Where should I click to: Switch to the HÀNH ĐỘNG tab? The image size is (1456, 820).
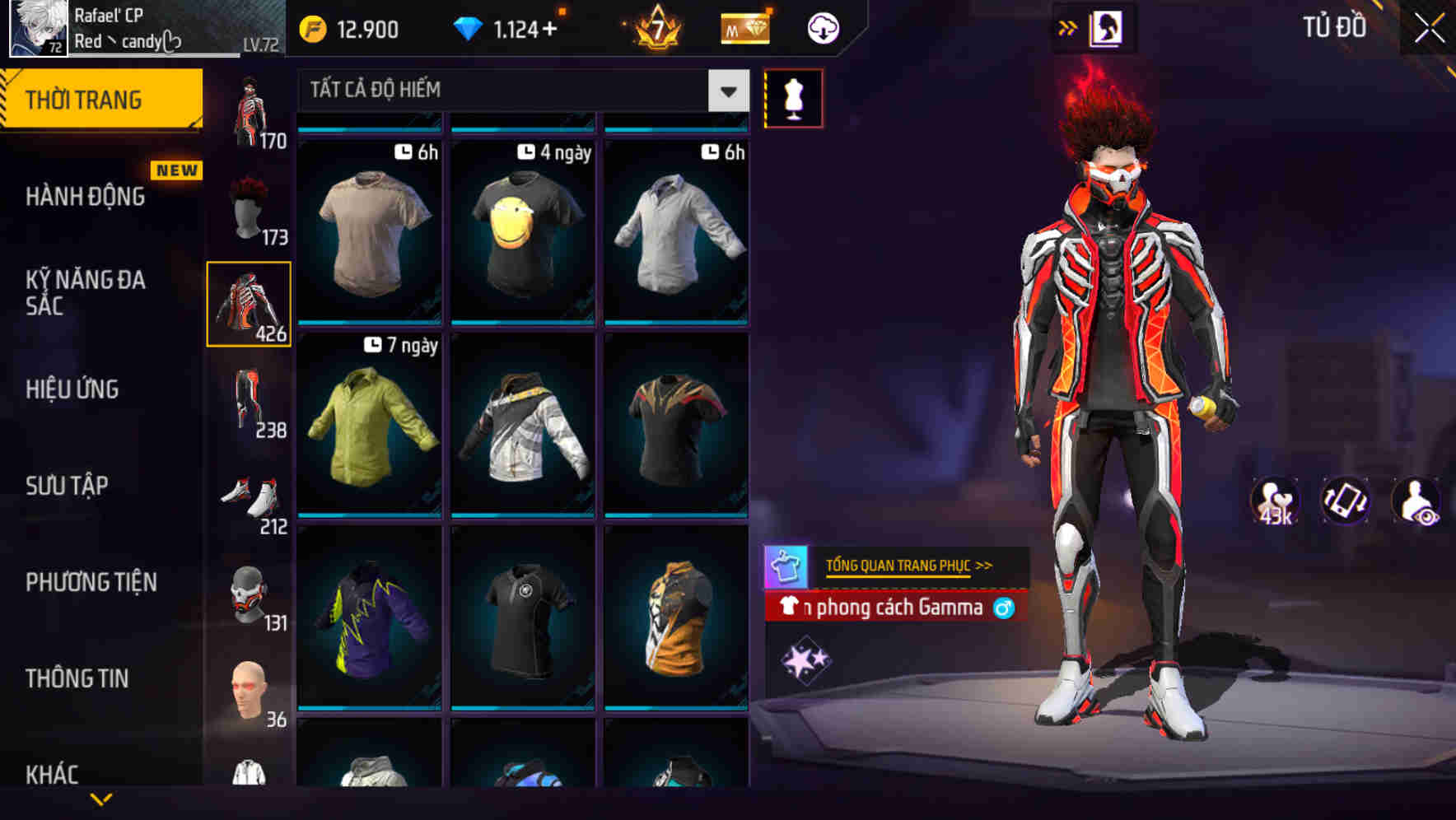pyautogui.click(x=86, y=196)
